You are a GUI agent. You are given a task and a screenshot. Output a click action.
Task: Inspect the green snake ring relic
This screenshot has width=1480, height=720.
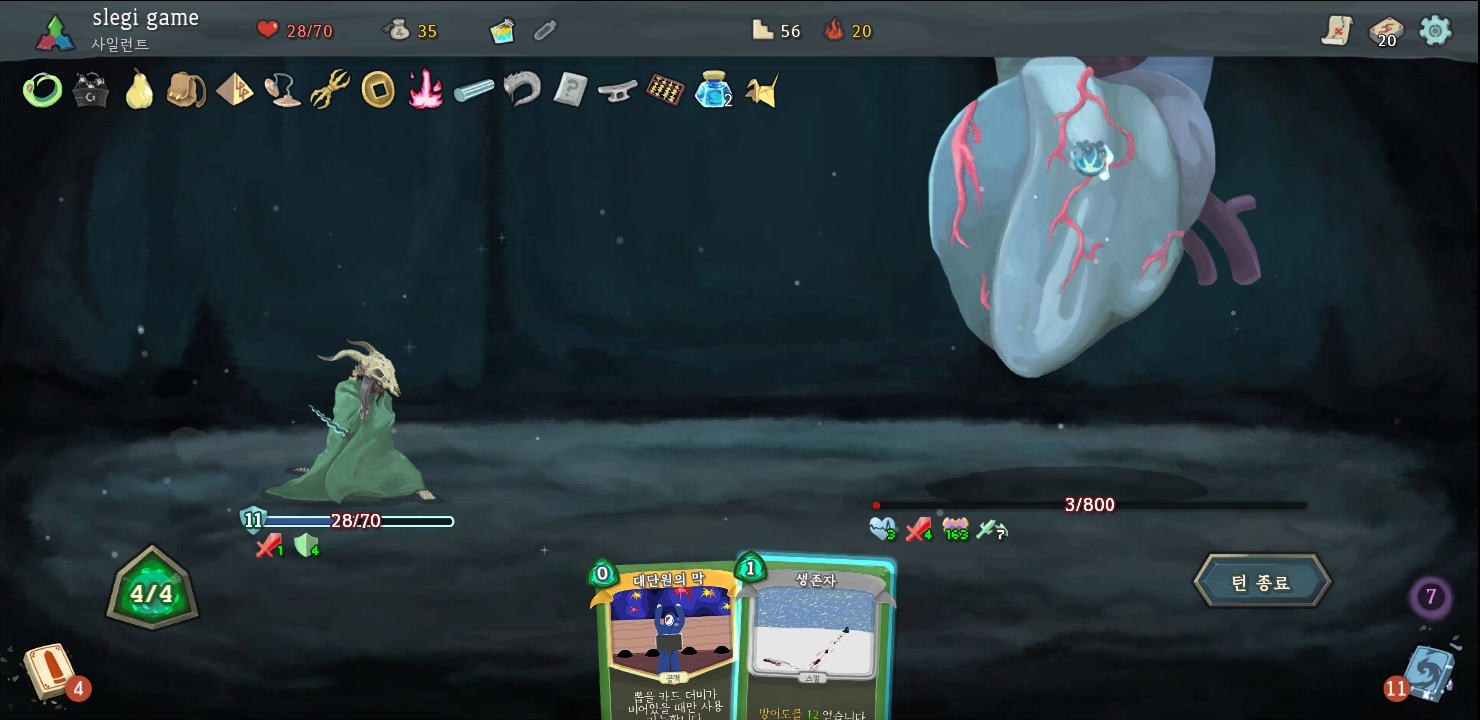tap(42, 91)
